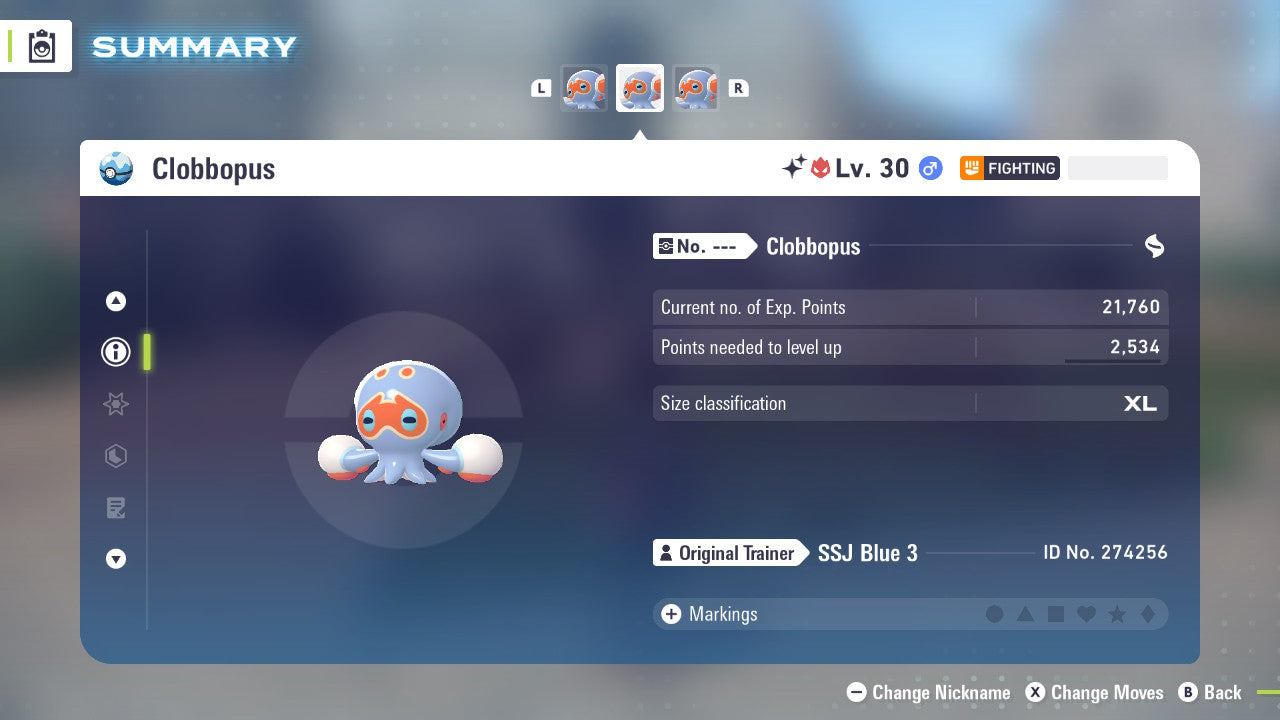Open the memo document page icon
Screen dimensions: 1280x720
(x=115, y=508)
